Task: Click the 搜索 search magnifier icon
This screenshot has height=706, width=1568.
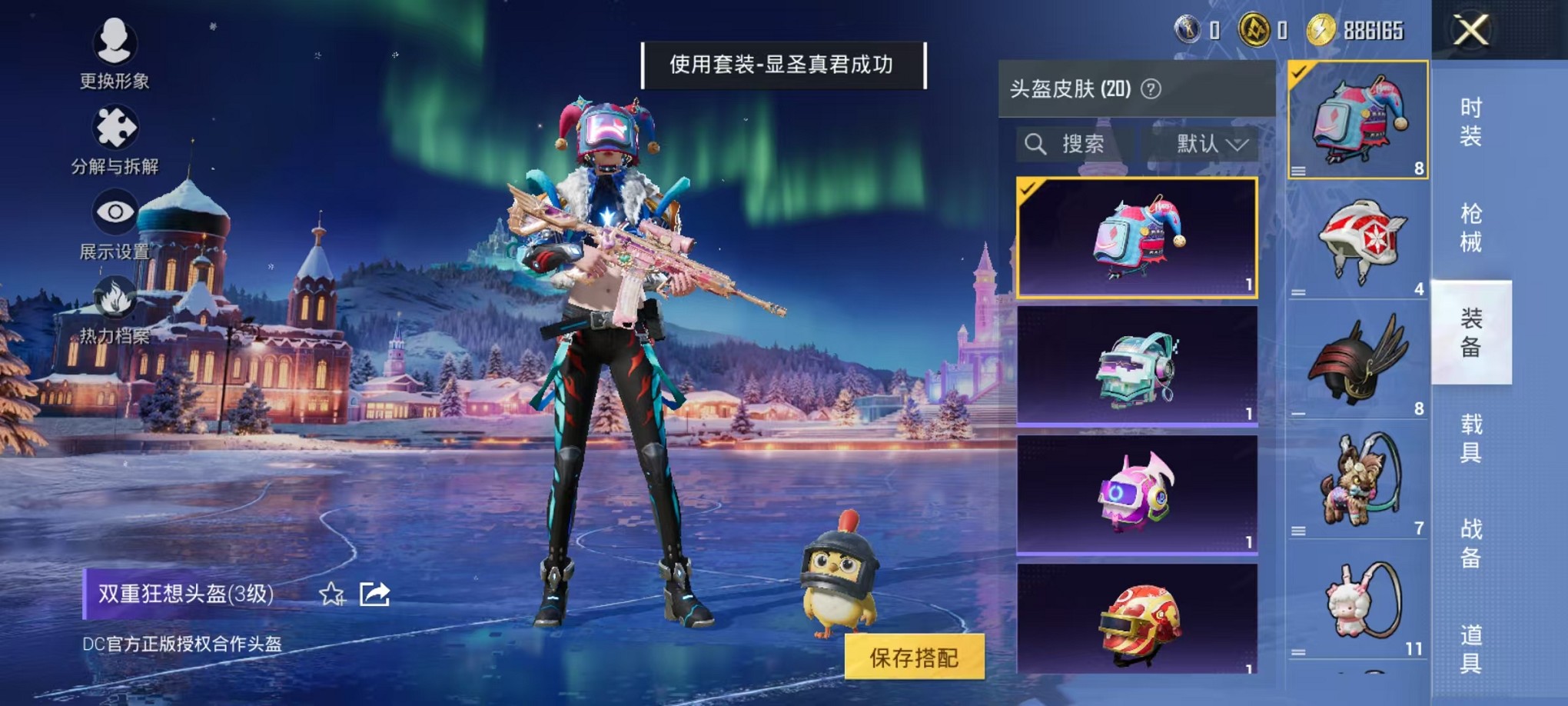Action: coord(1035,143)
